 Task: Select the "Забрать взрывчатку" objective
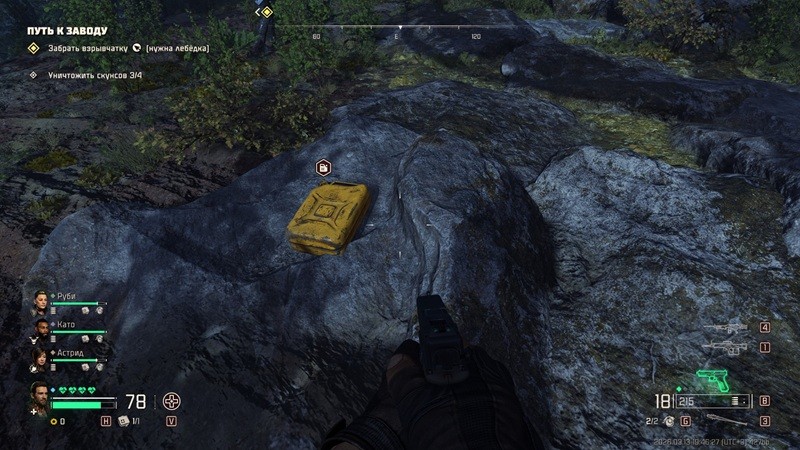coord(90,47)
